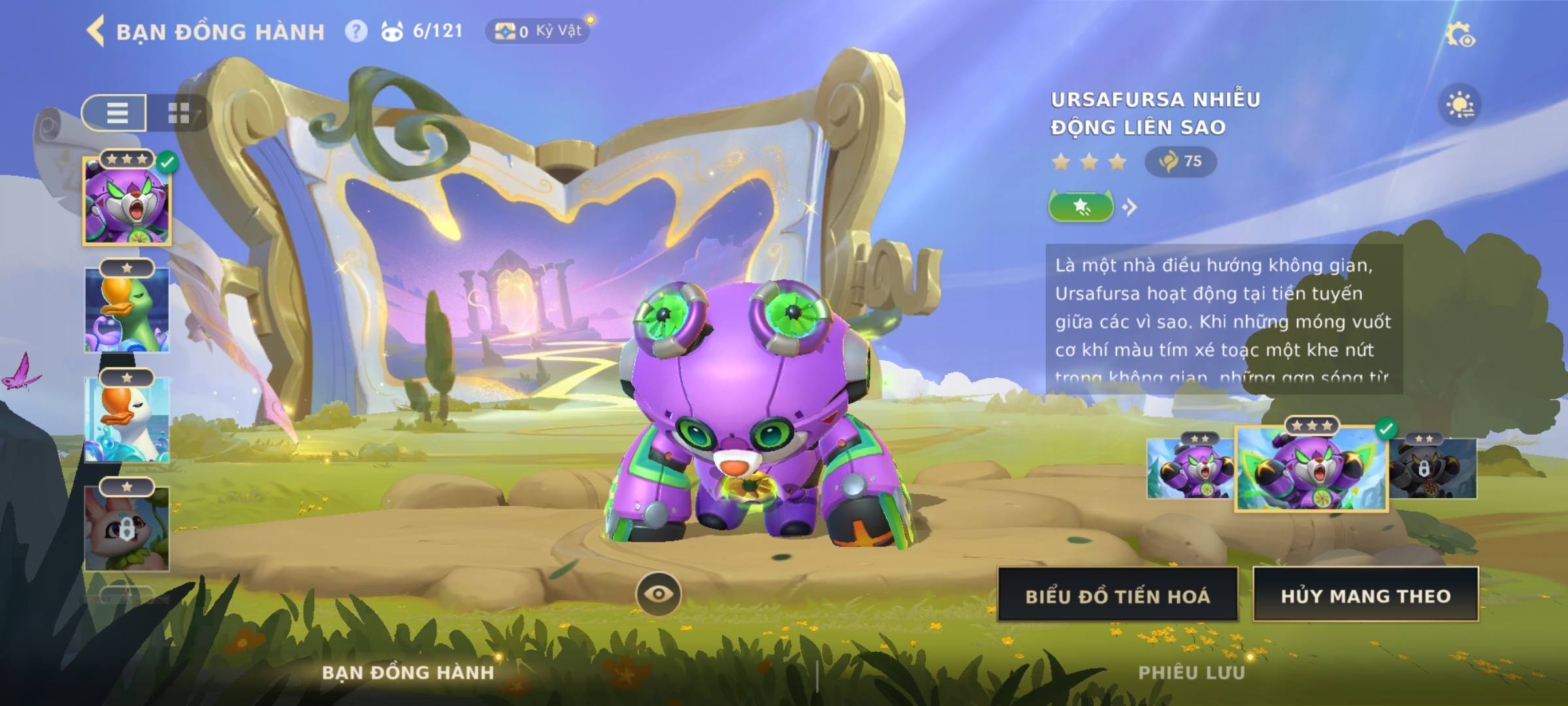1568x706 pixels.
Task: Open the Kỷ Vật counter button
Action: (x=537, y=31)
